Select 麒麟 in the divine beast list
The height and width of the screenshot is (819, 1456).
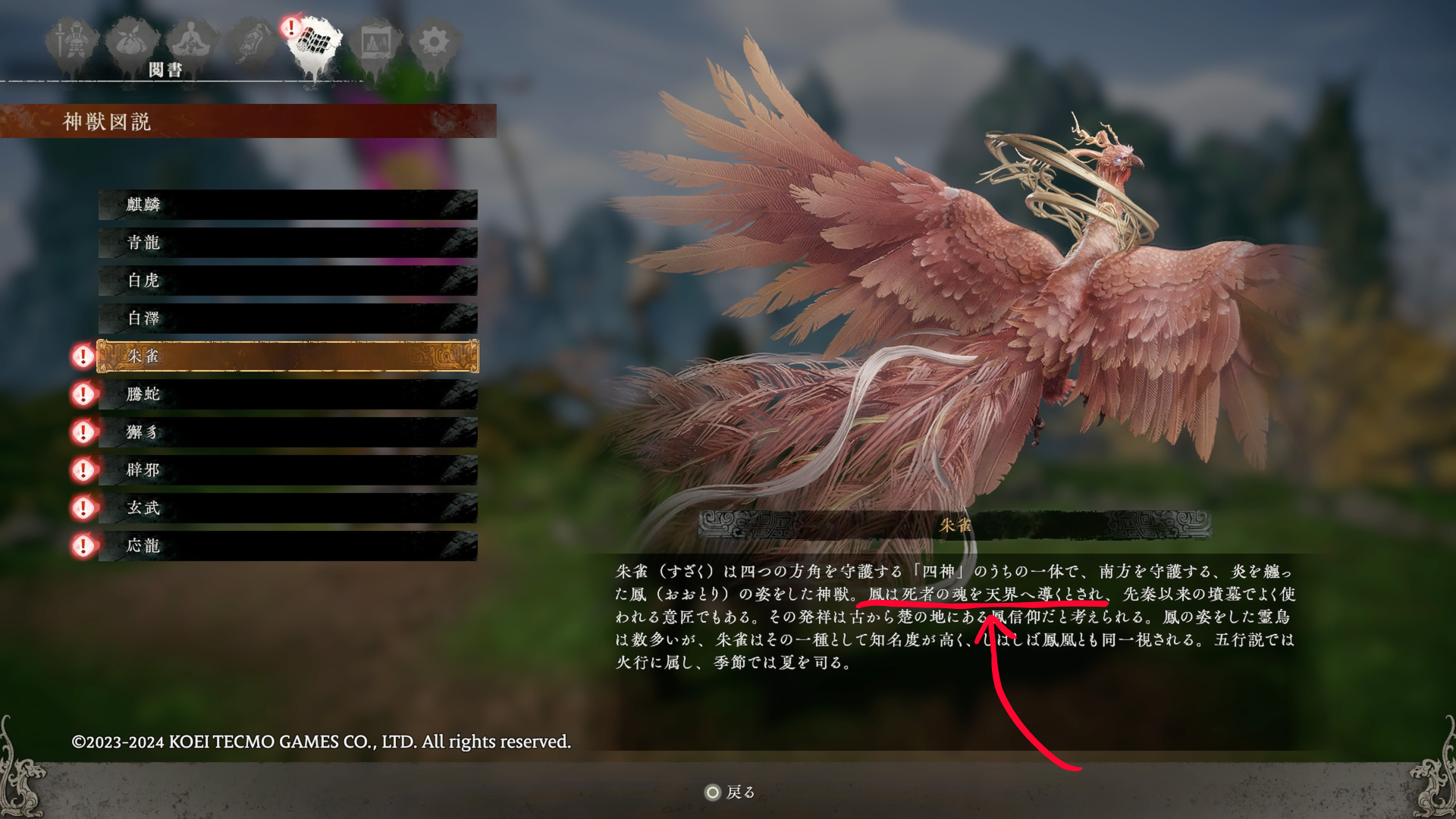click(287, 205)
